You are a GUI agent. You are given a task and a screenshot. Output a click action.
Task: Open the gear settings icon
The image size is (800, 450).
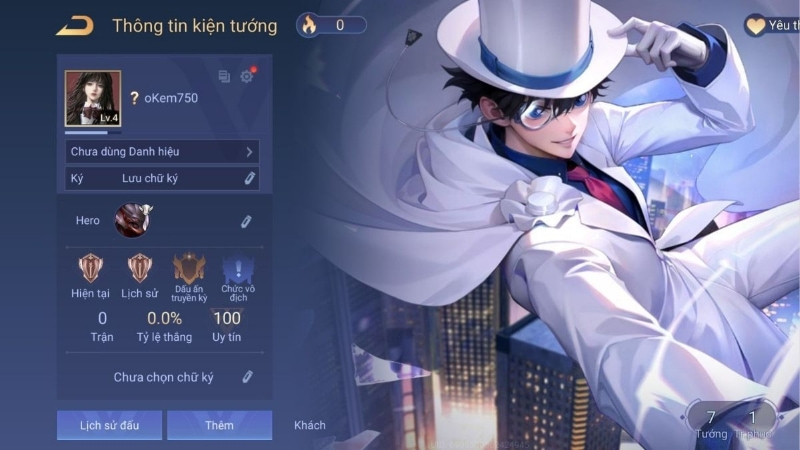pos(247,76)
